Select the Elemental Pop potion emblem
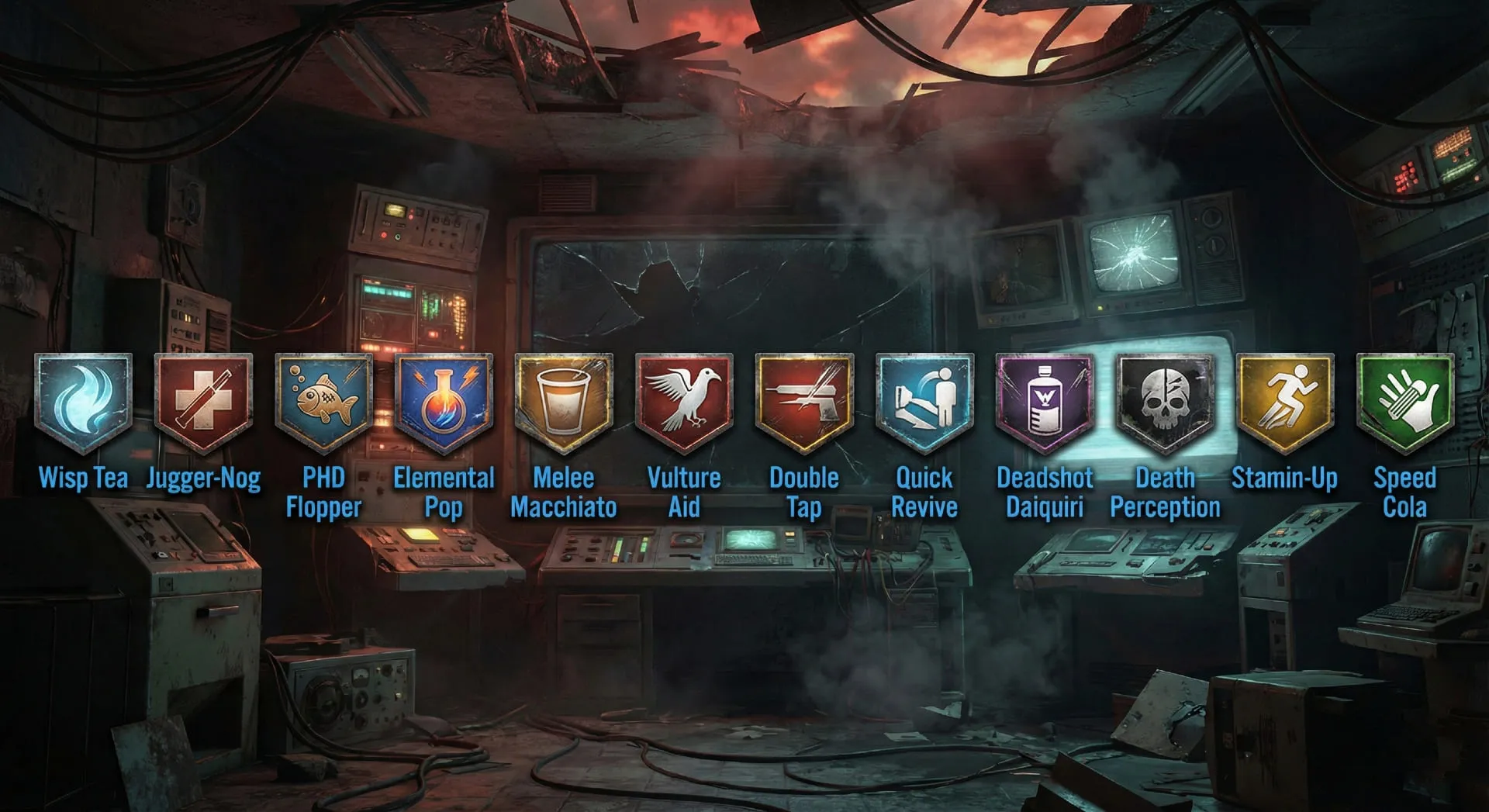This screenshot has width=1489, height=812. 444,399
